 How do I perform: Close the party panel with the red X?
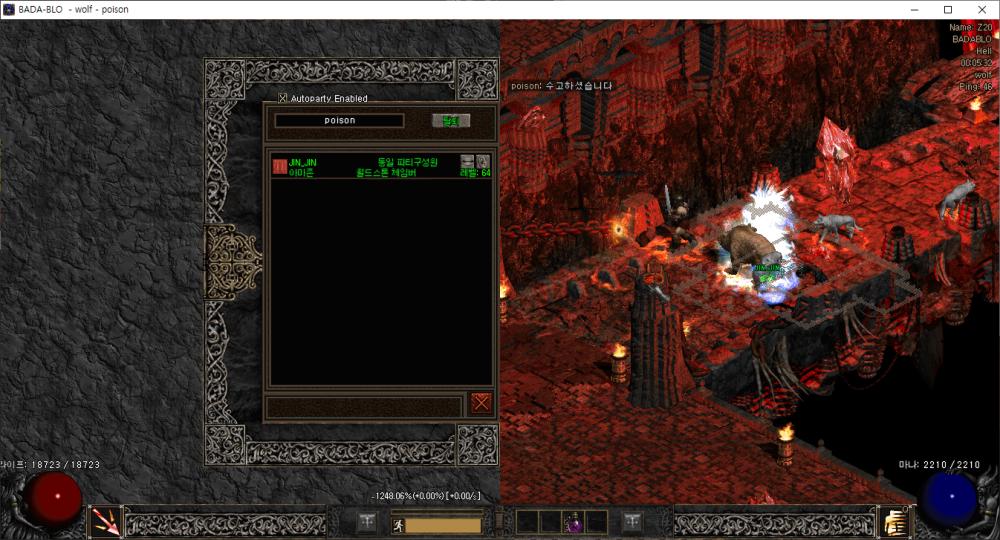[x=481, y=402]
